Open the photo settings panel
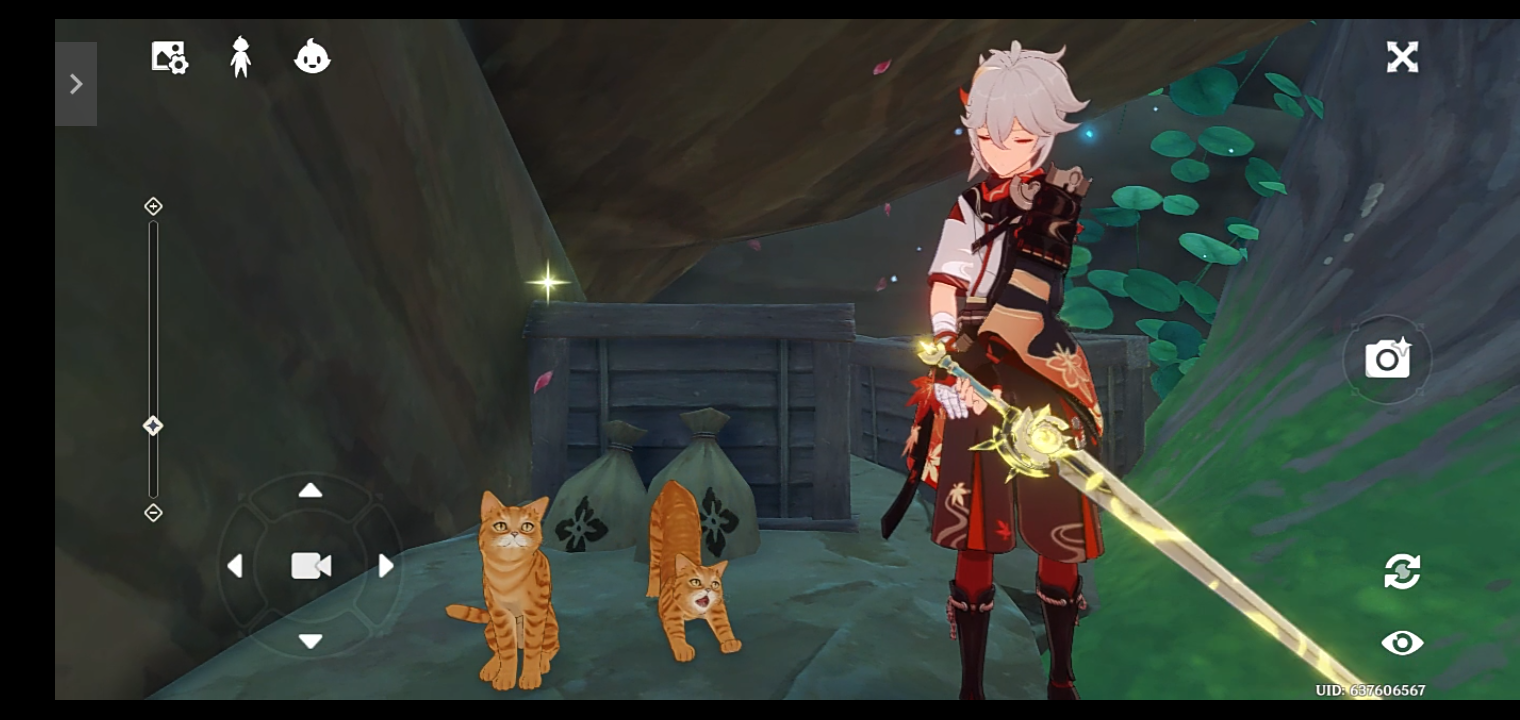 167,57
